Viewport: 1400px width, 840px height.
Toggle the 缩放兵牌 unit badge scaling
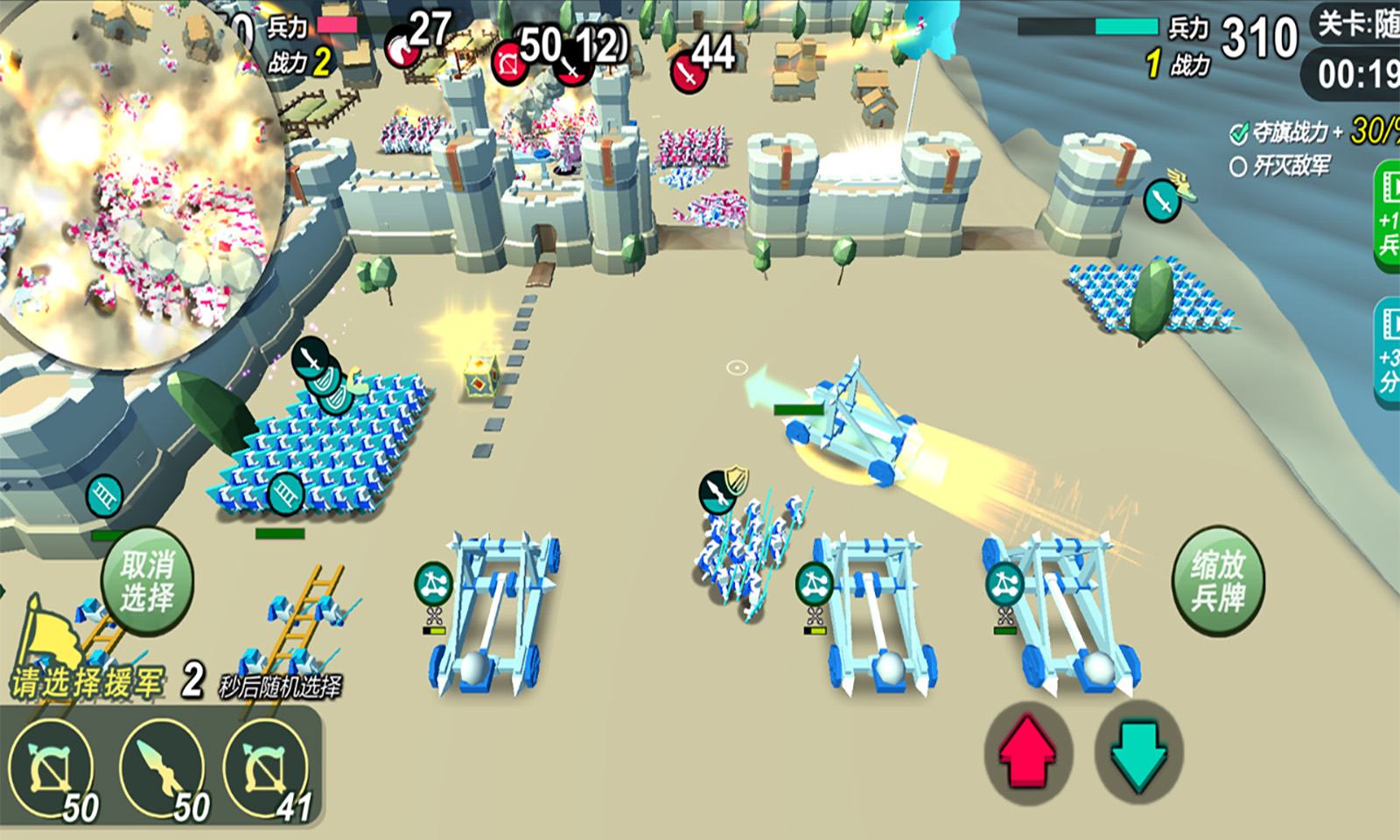tap(1217, 580)
